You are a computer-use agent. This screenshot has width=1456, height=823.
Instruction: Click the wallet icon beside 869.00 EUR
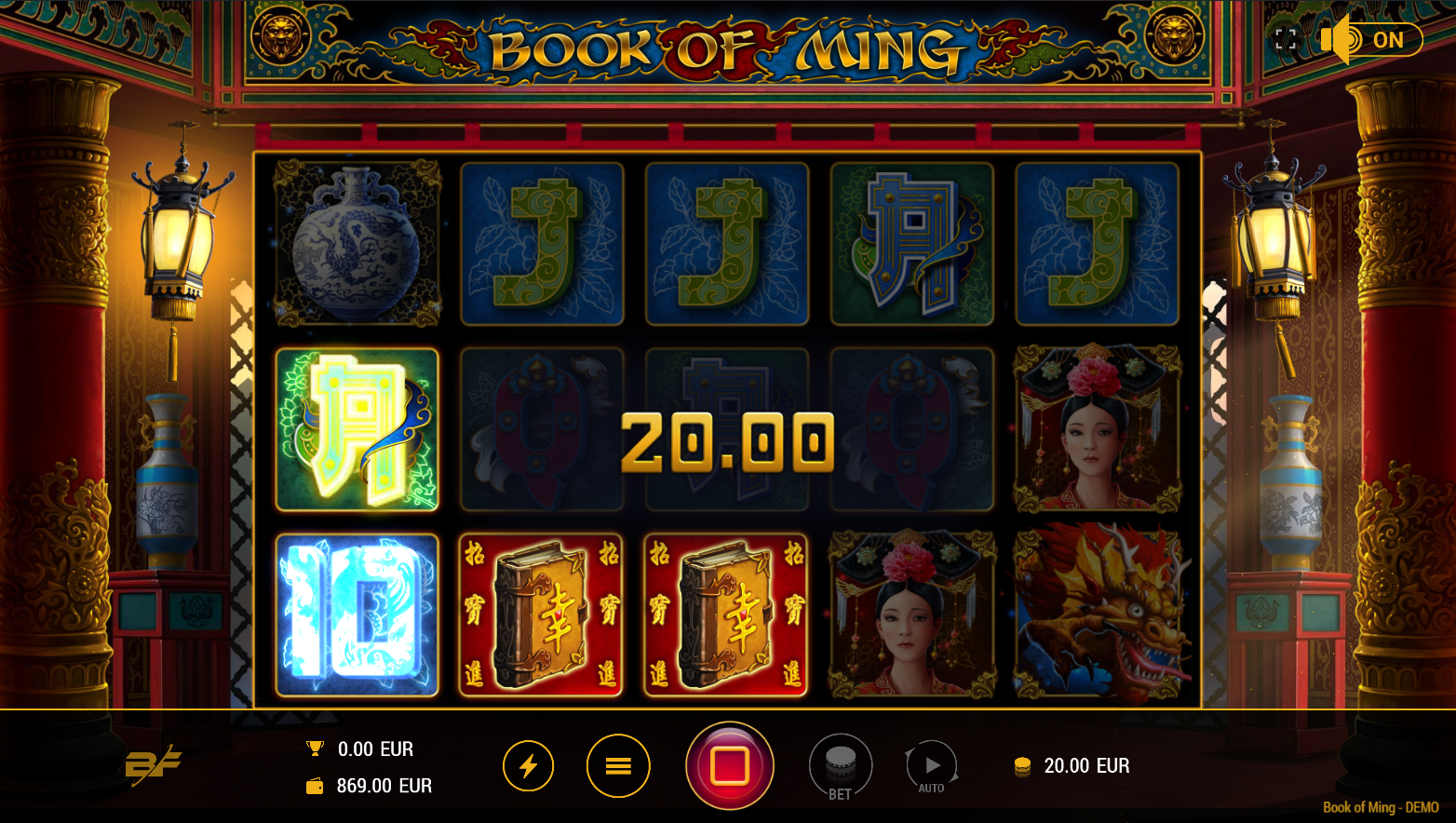click(315, 785)
